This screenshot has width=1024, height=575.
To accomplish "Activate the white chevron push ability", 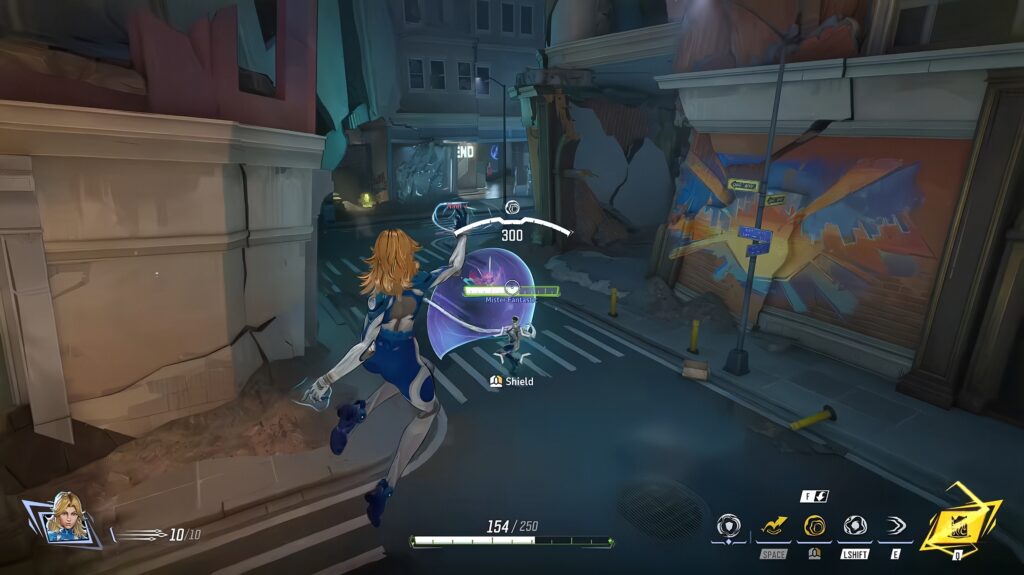I will pyautogui.click(x=893, y=525).
